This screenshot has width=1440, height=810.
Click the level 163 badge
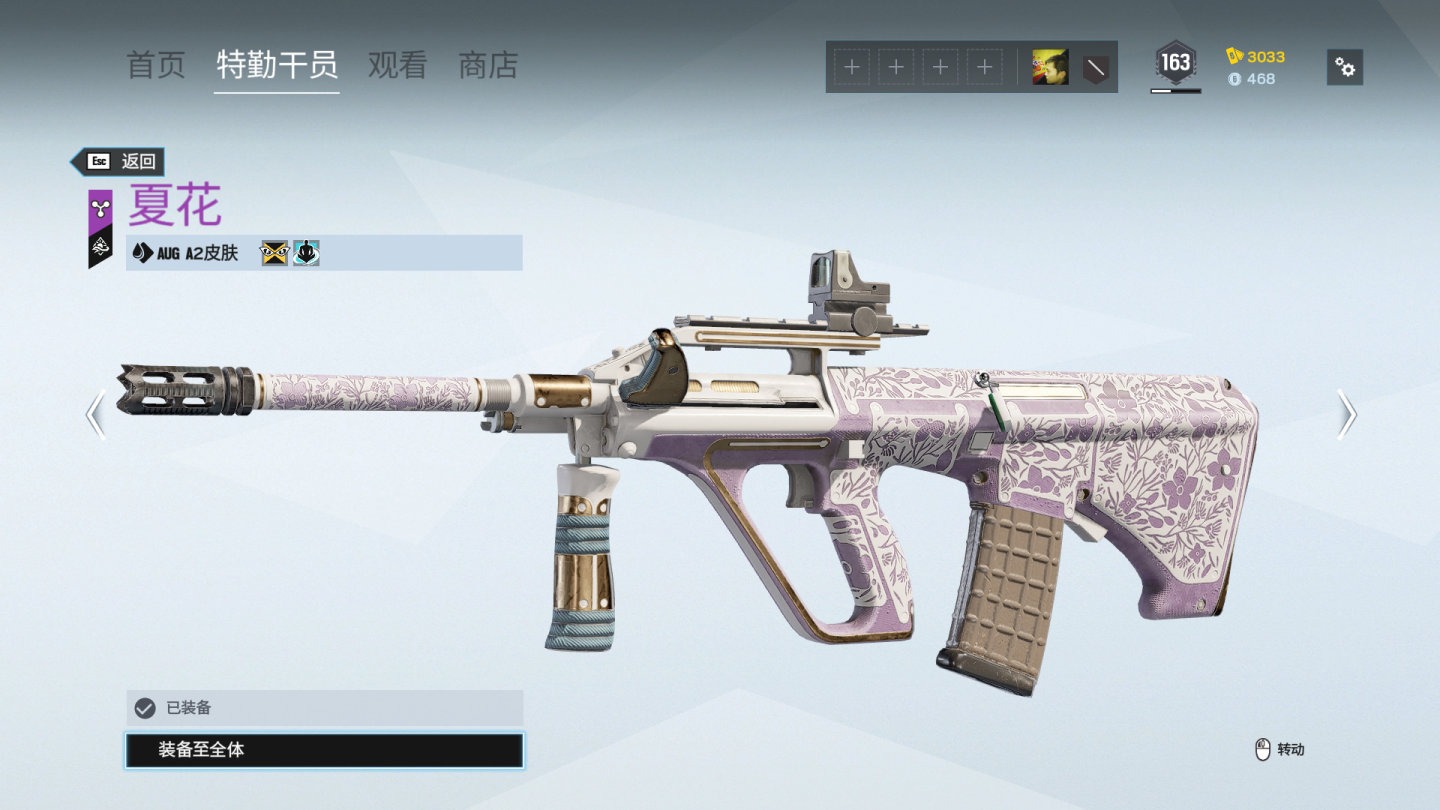[x=1175, y=64]
